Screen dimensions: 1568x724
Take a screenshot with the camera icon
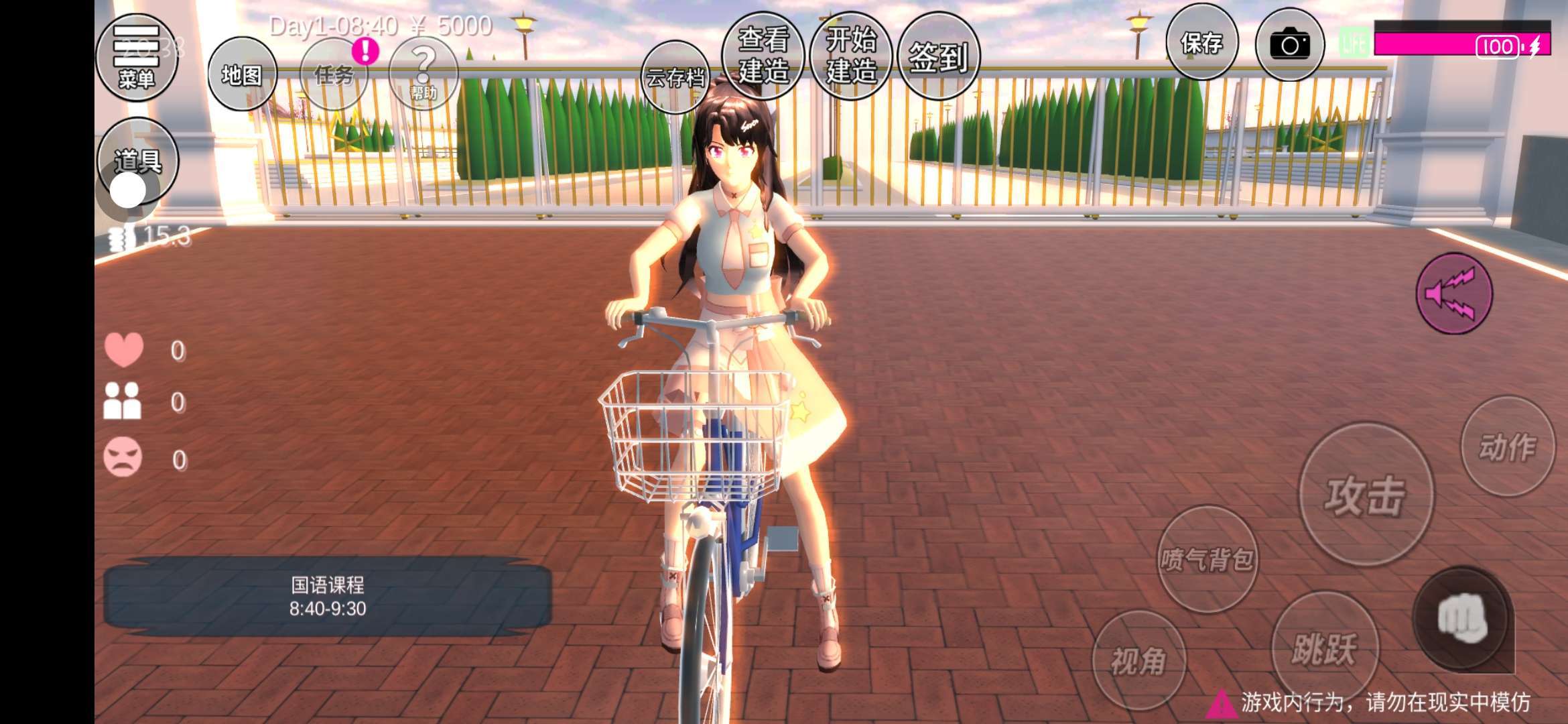1289,45
